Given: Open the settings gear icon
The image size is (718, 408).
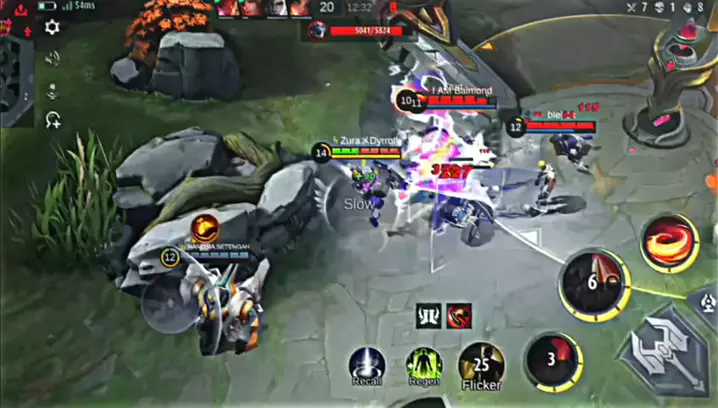Looking at the screenshot, I should [52, 28].
